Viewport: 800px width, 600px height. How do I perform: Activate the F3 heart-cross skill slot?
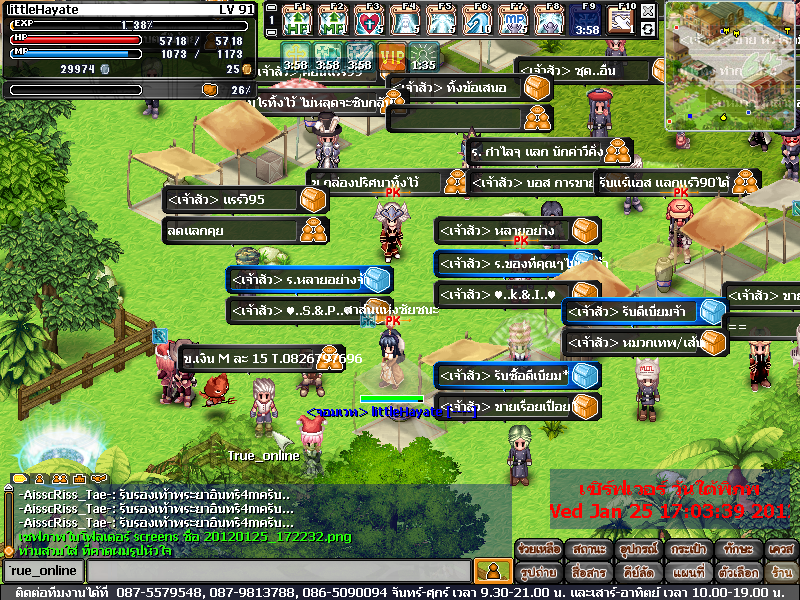pyautogui.click(x=370, y=20)
